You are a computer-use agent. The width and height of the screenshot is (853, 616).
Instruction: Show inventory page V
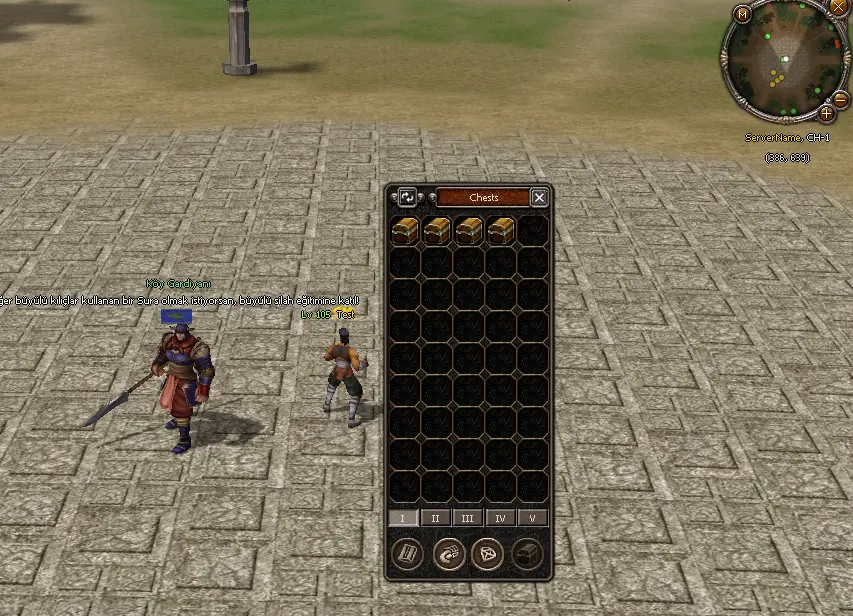coord(532,518)
